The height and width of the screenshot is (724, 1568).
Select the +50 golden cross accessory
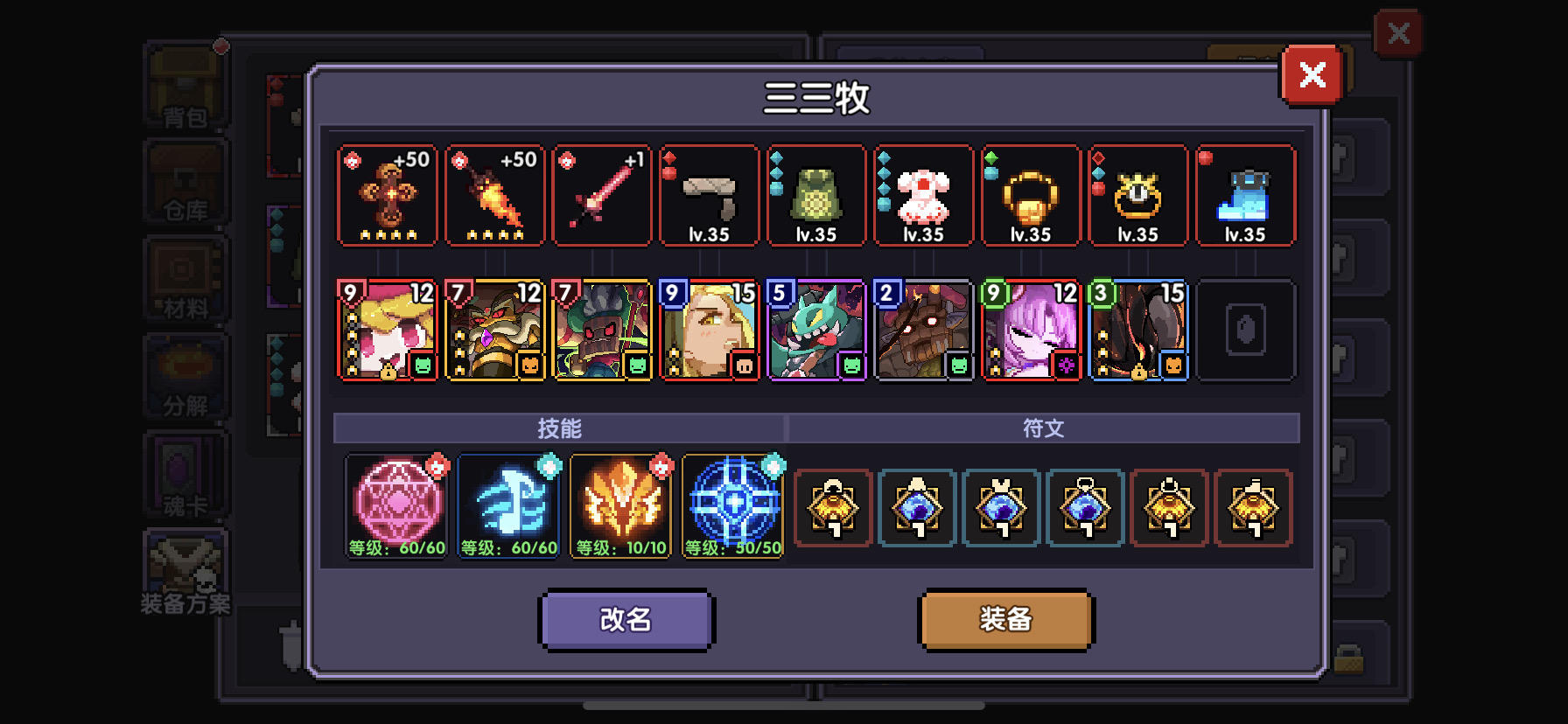click(387, 194)
